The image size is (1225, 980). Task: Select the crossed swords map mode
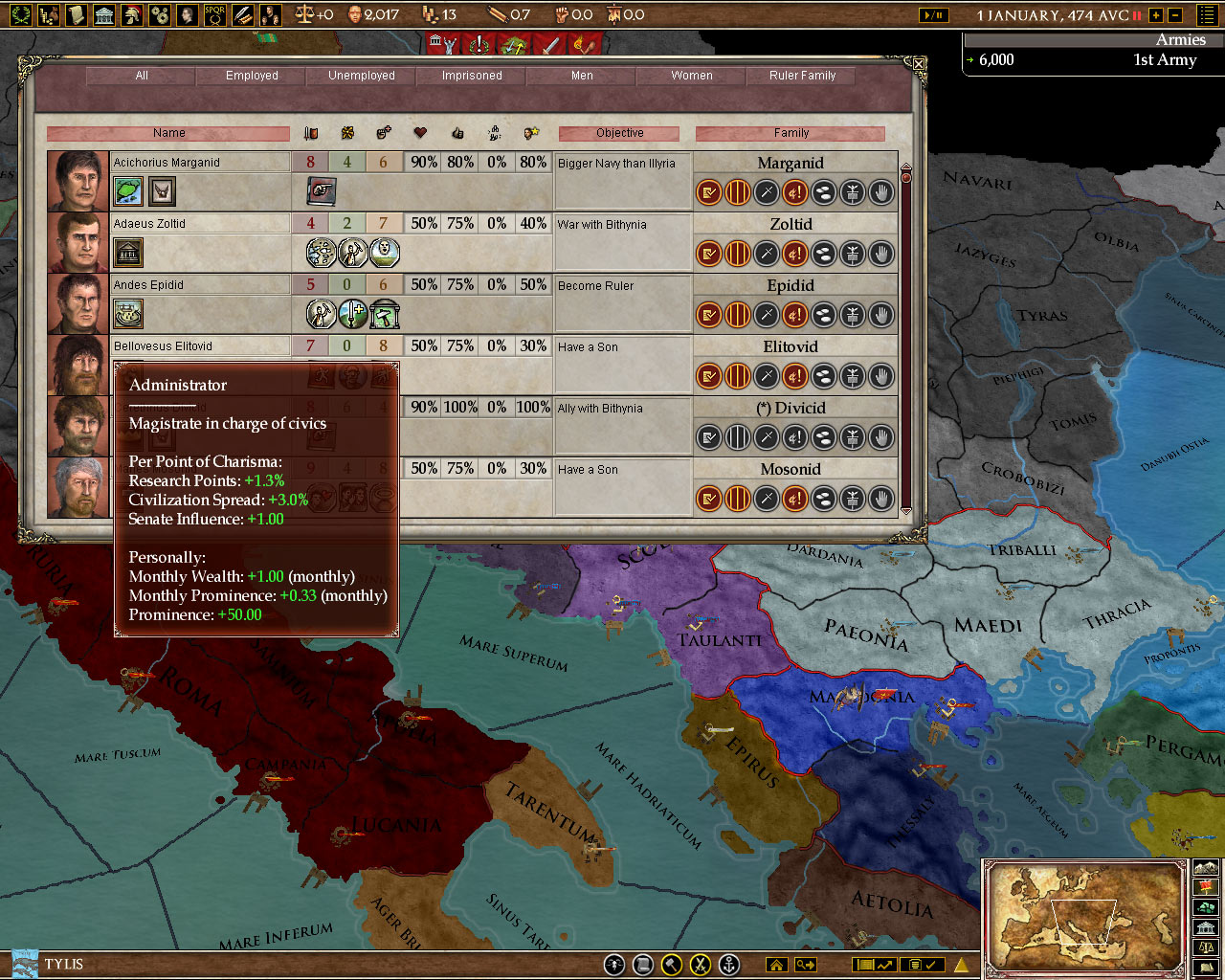click(700, 965)
